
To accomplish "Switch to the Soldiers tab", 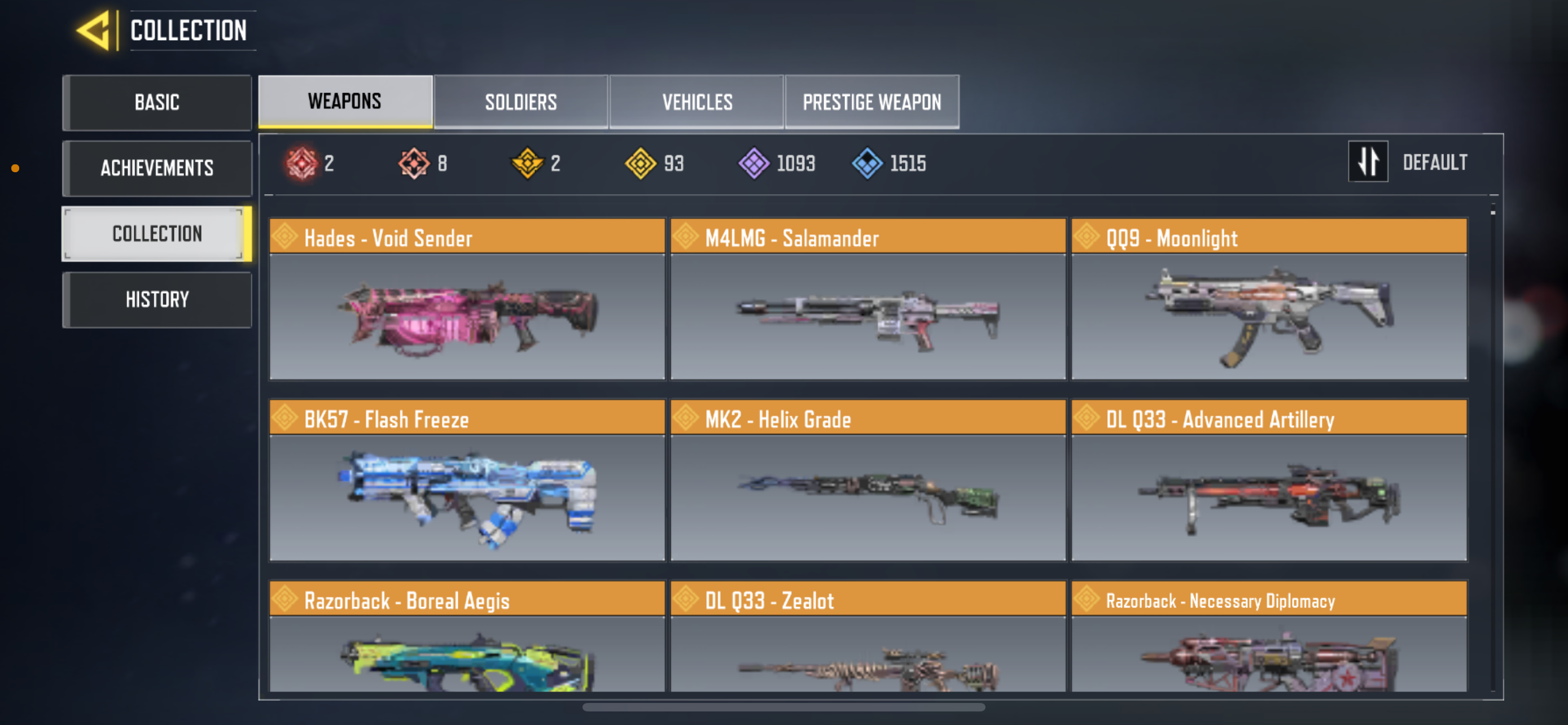I will tap(520, 102).
